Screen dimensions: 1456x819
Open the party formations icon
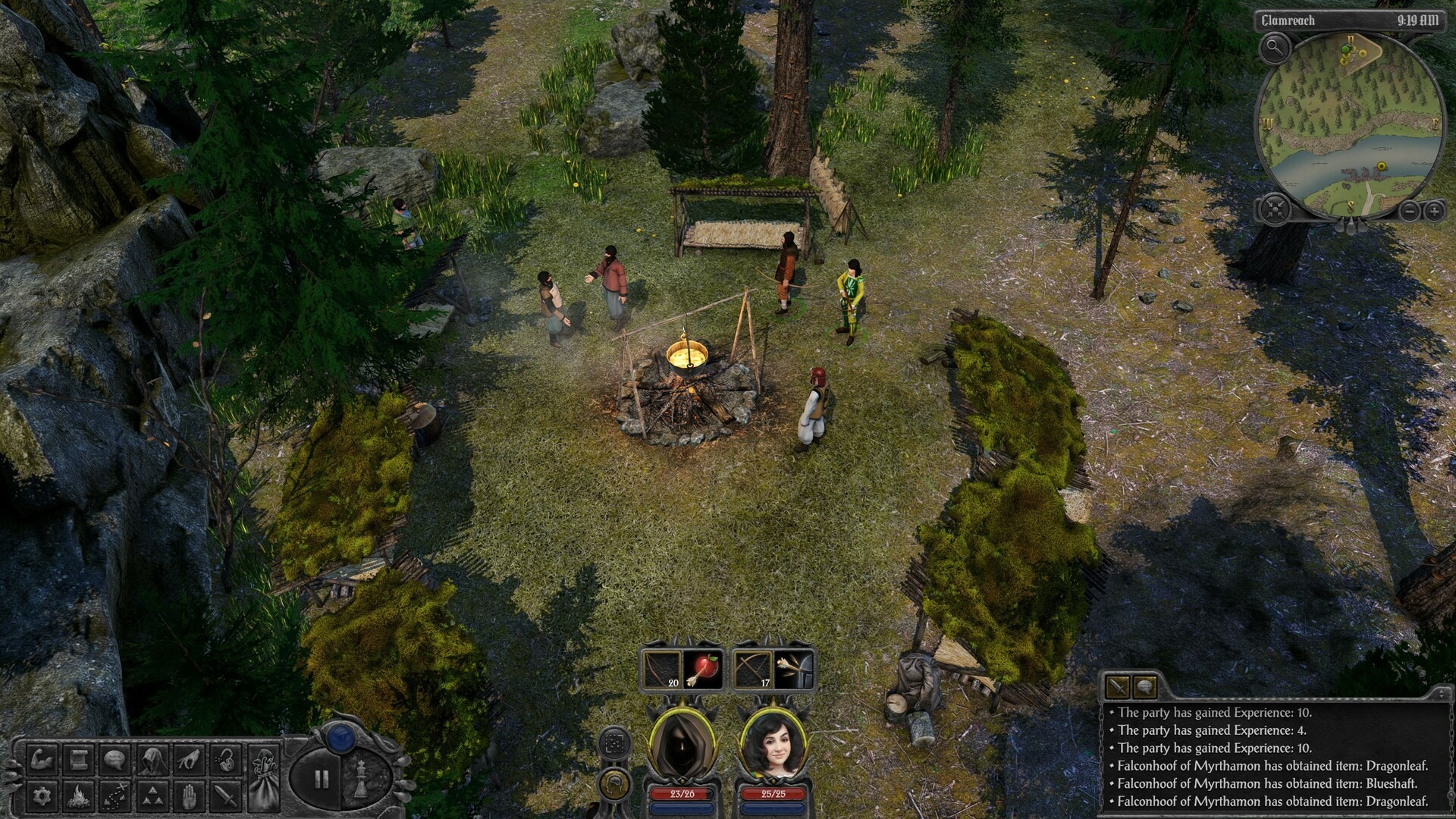click(x=153, y=797)
